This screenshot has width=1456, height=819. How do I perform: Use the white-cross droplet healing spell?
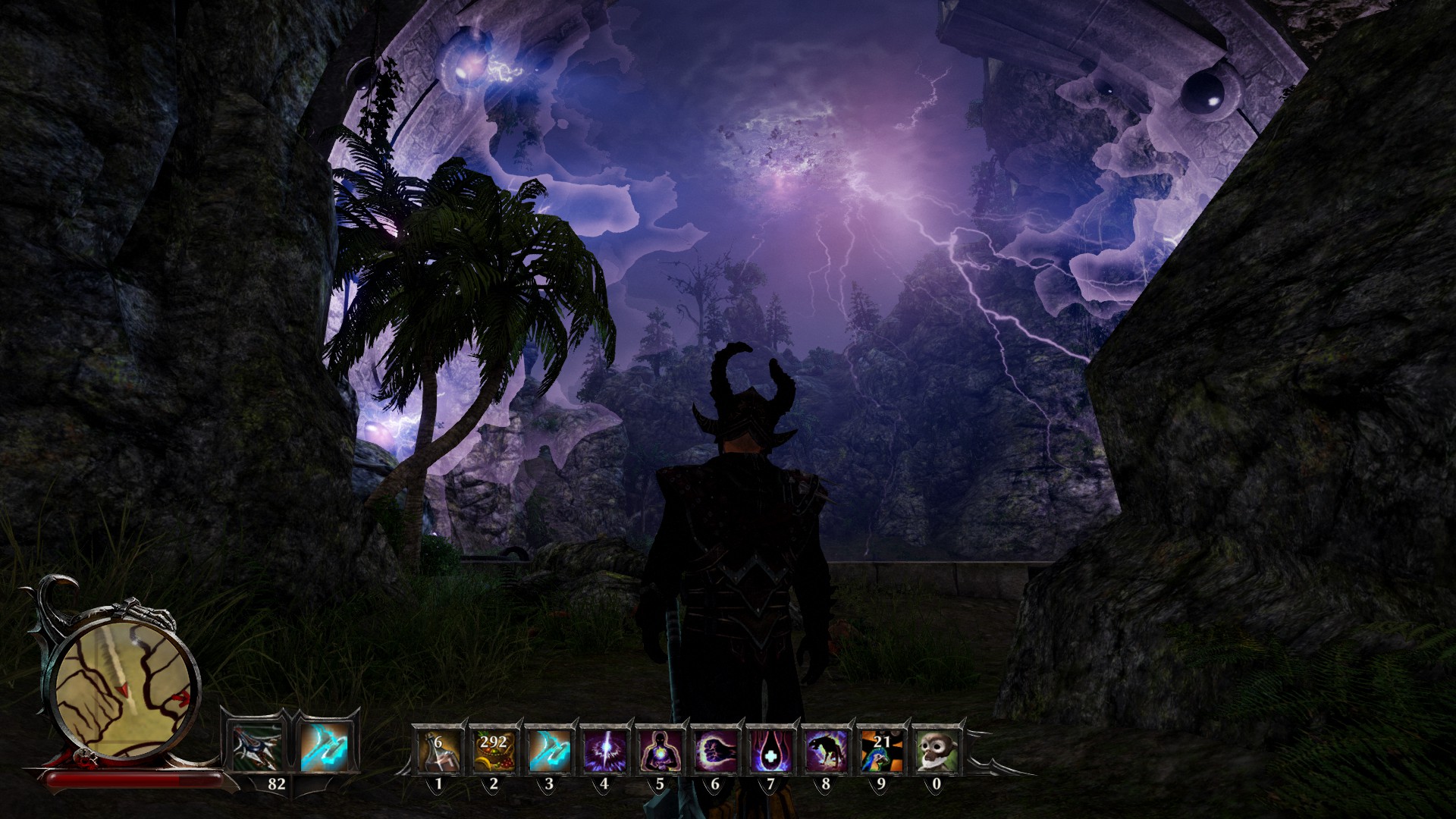(x=770, y=750)
